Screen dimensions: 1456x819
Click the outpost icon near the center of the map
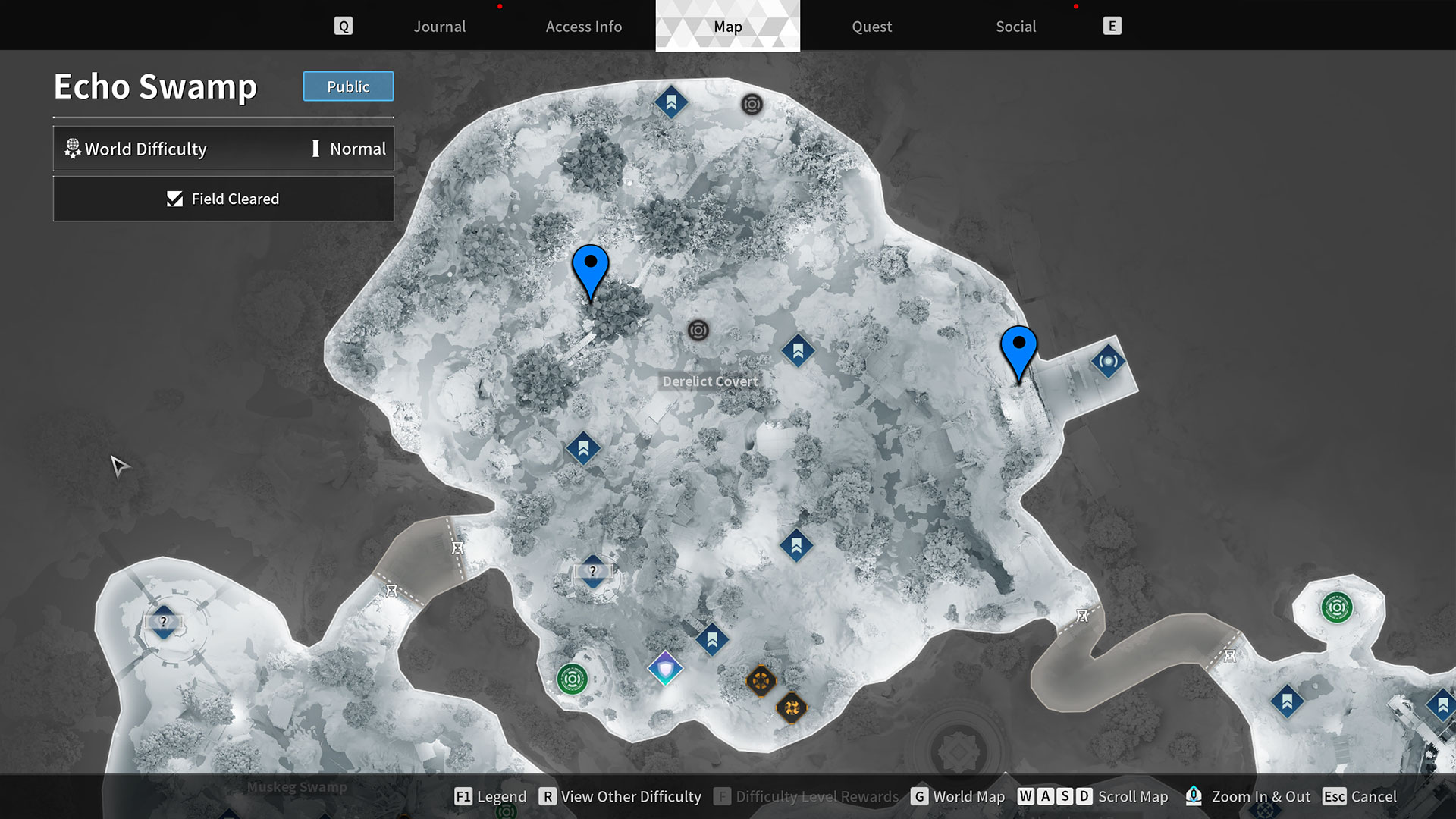698,330
